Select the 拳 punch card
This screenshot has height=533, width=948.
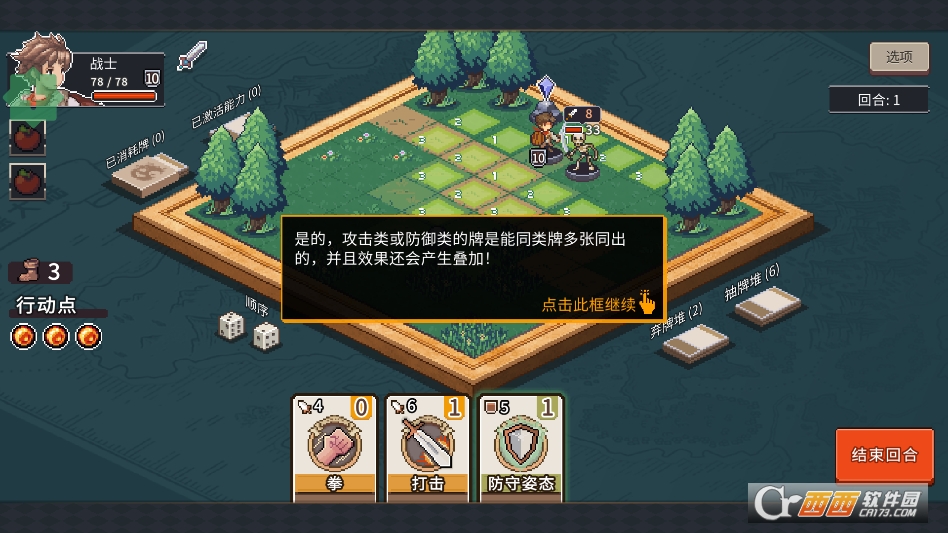pyautogui.click(x=334, y=448)
